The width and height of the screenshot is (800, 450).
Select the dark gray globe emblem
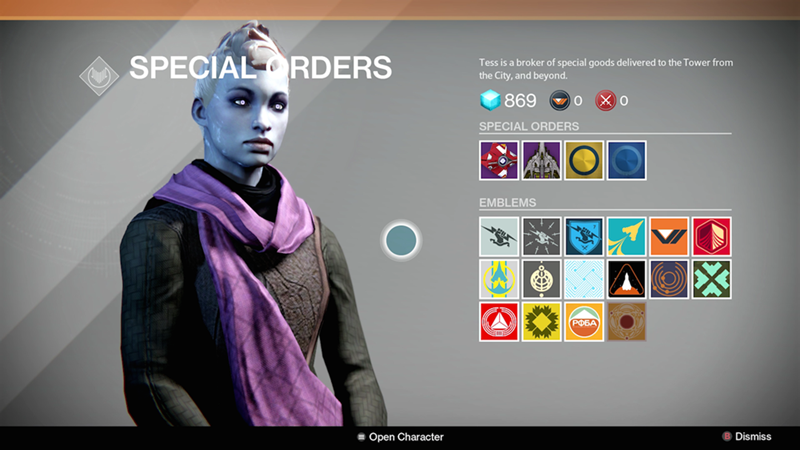coord(541,279)
